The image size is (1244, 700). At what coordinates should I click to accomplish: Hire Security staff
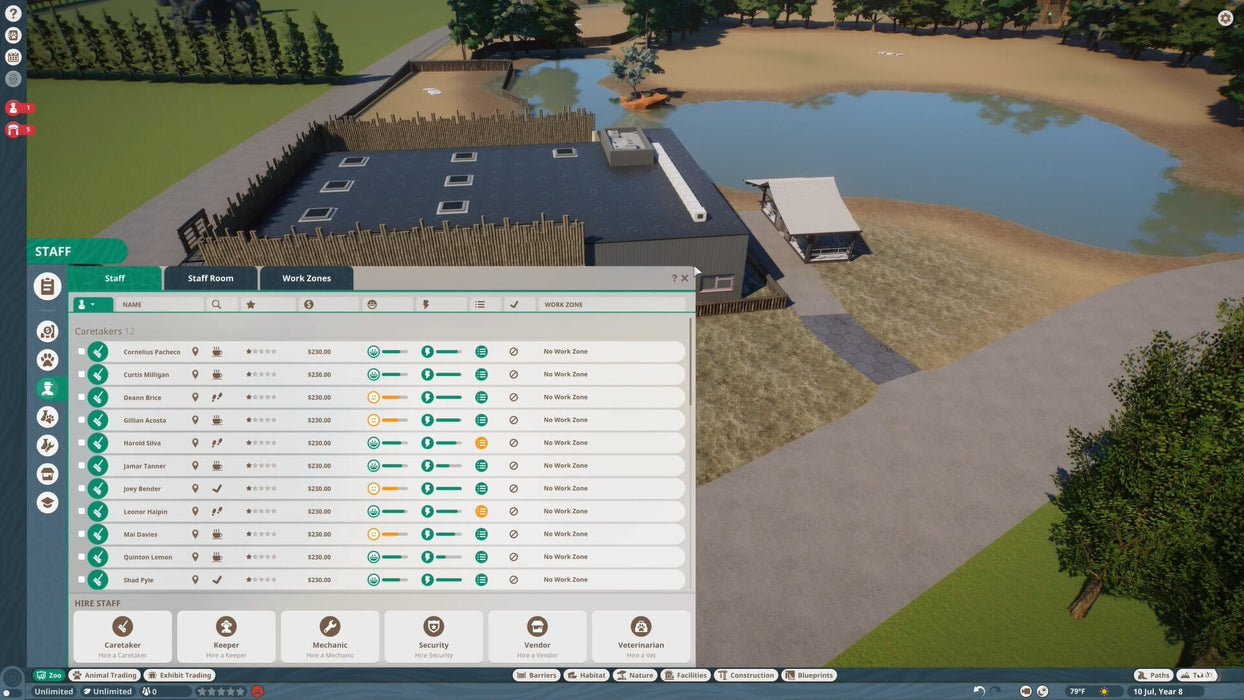click(433, 636)
